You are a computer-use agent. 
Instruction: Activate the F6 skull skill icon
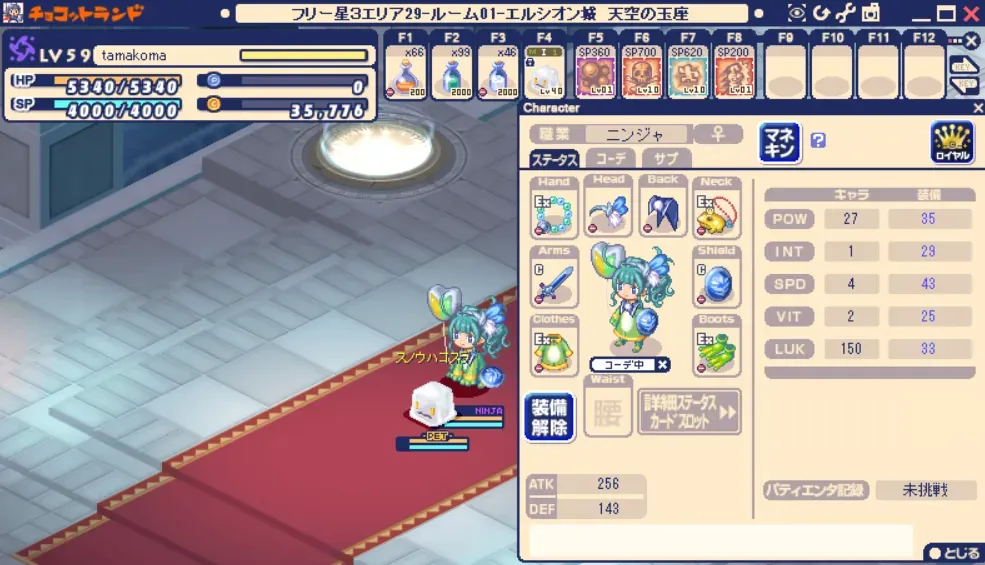(641, 73)
